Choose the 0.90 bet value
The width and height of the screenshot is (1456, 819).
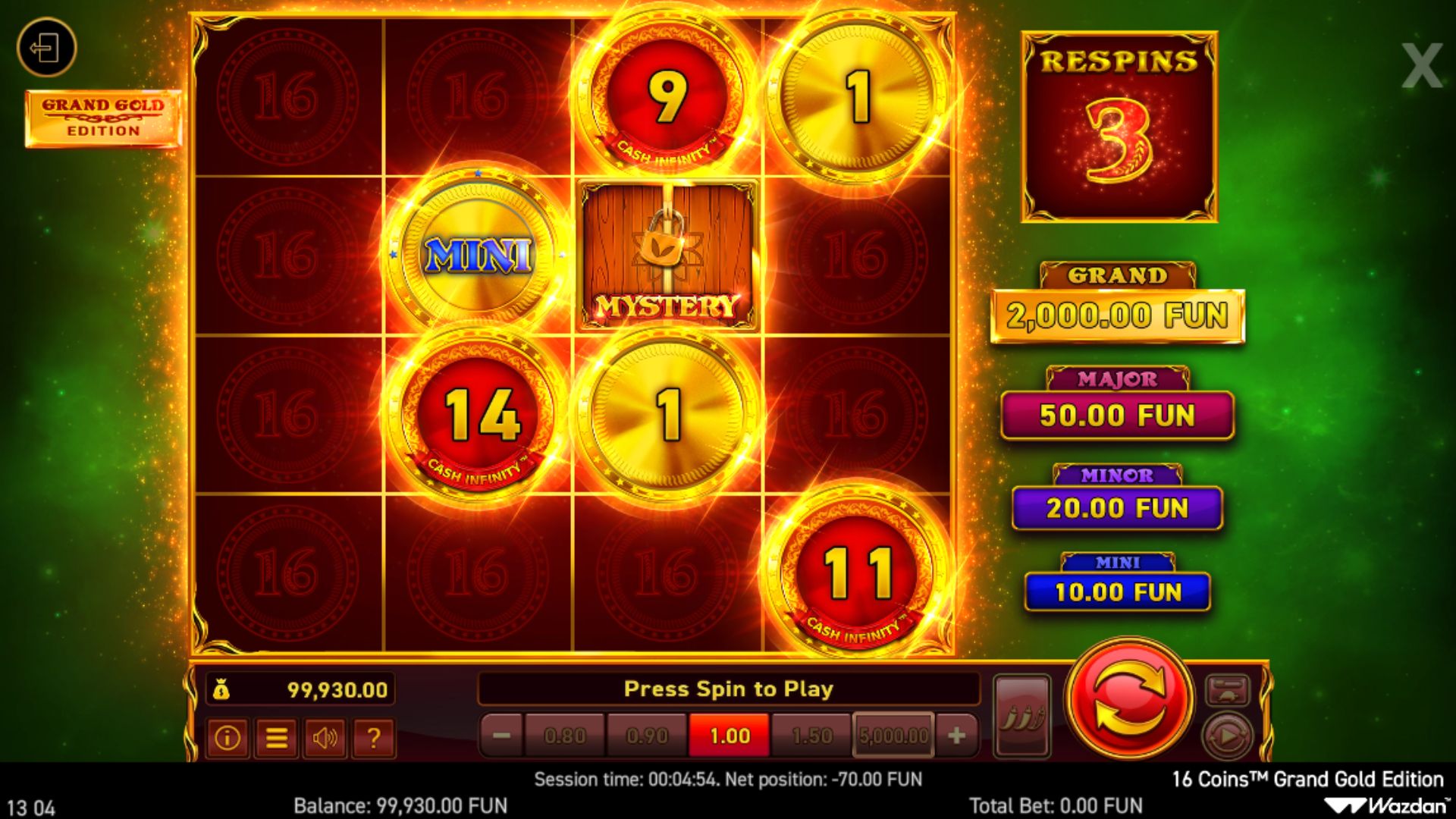[647, 736]
